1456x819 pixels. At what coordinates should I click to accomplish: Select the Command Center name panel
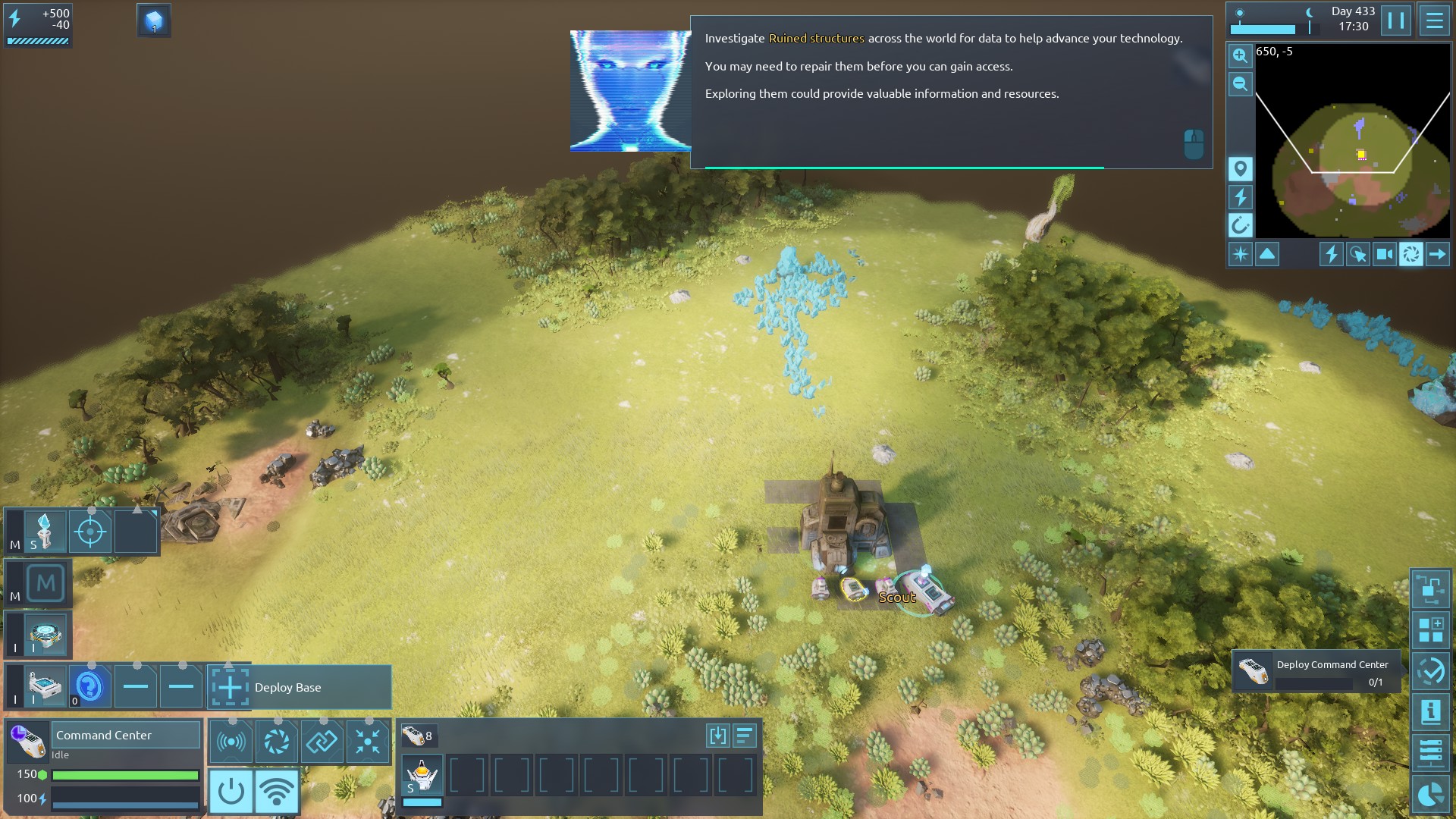pos(125,735)
